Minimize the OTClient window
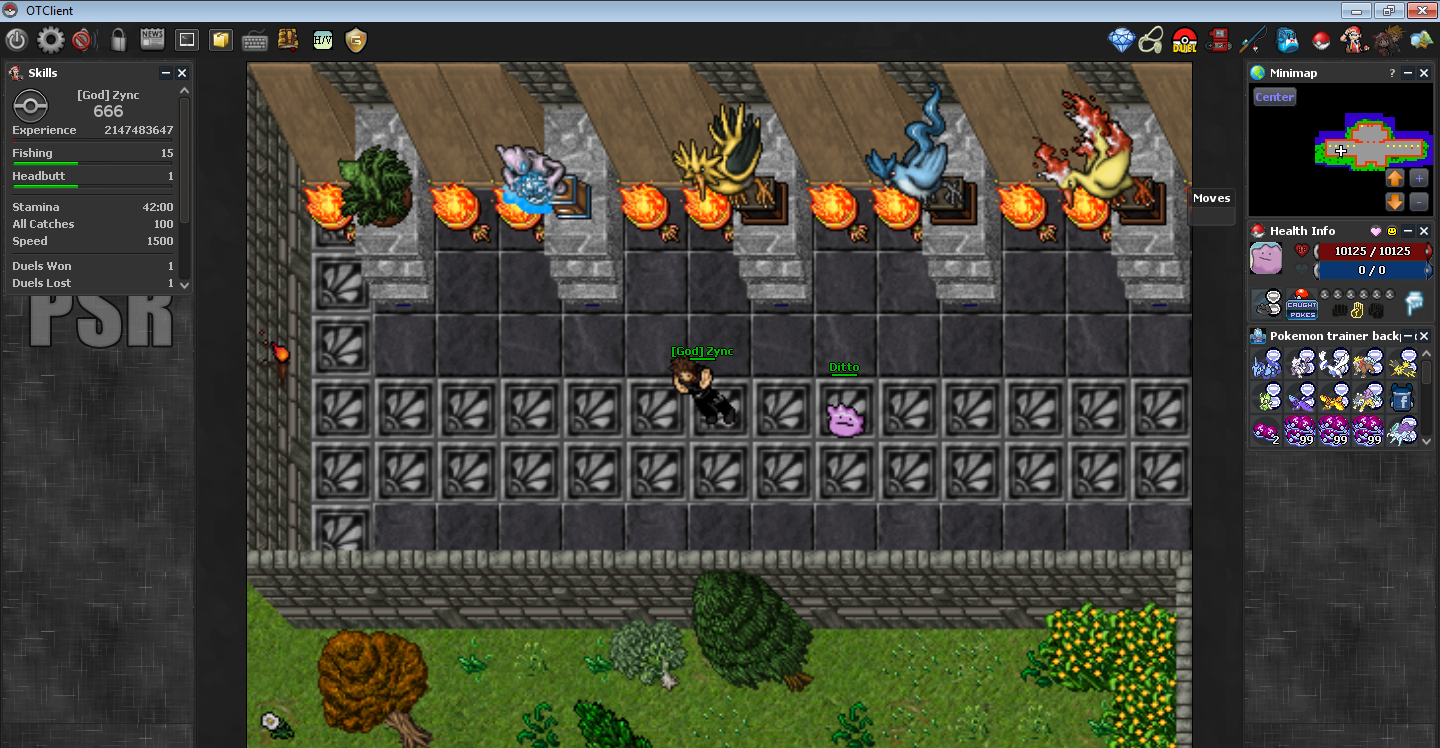This screenshot has width=1440, height=748. pos(1356,11)
